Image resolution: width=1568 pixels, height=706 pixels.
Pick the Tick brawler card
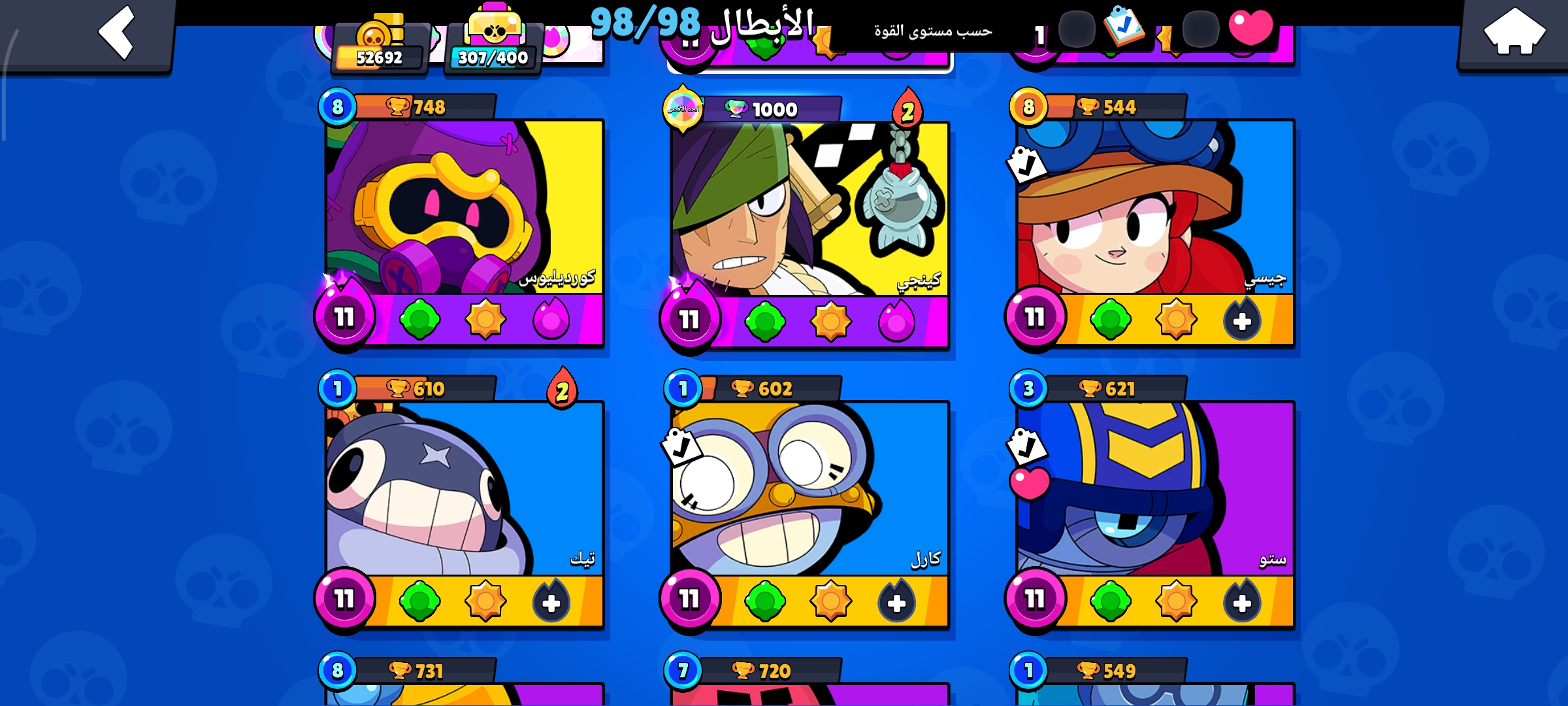pos(464,490)
